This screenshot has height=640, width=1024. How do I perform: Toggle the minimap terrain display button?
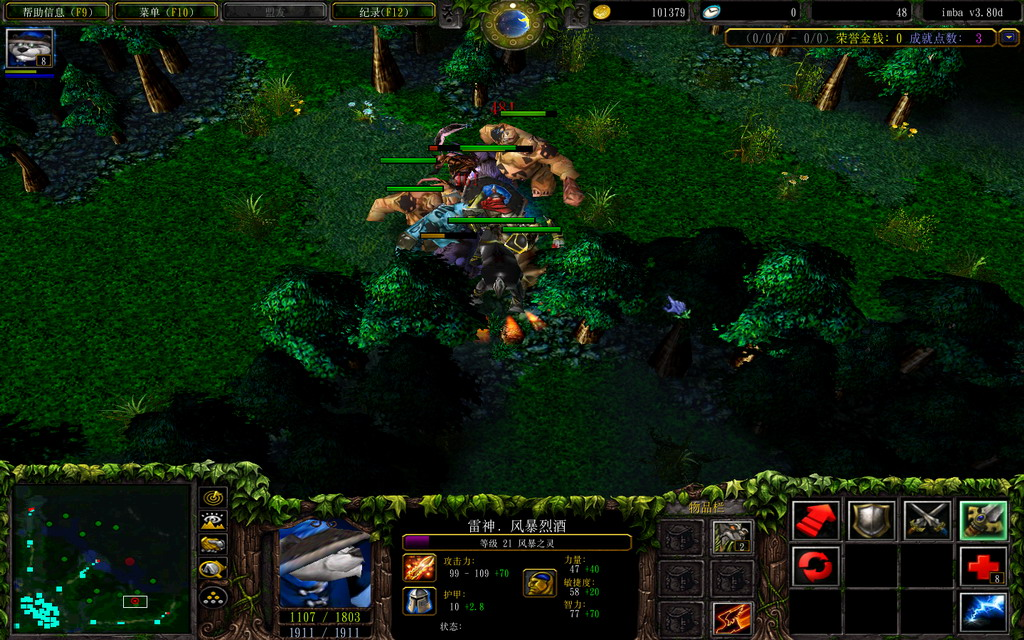pyautogui.click(x=213, y=521)
